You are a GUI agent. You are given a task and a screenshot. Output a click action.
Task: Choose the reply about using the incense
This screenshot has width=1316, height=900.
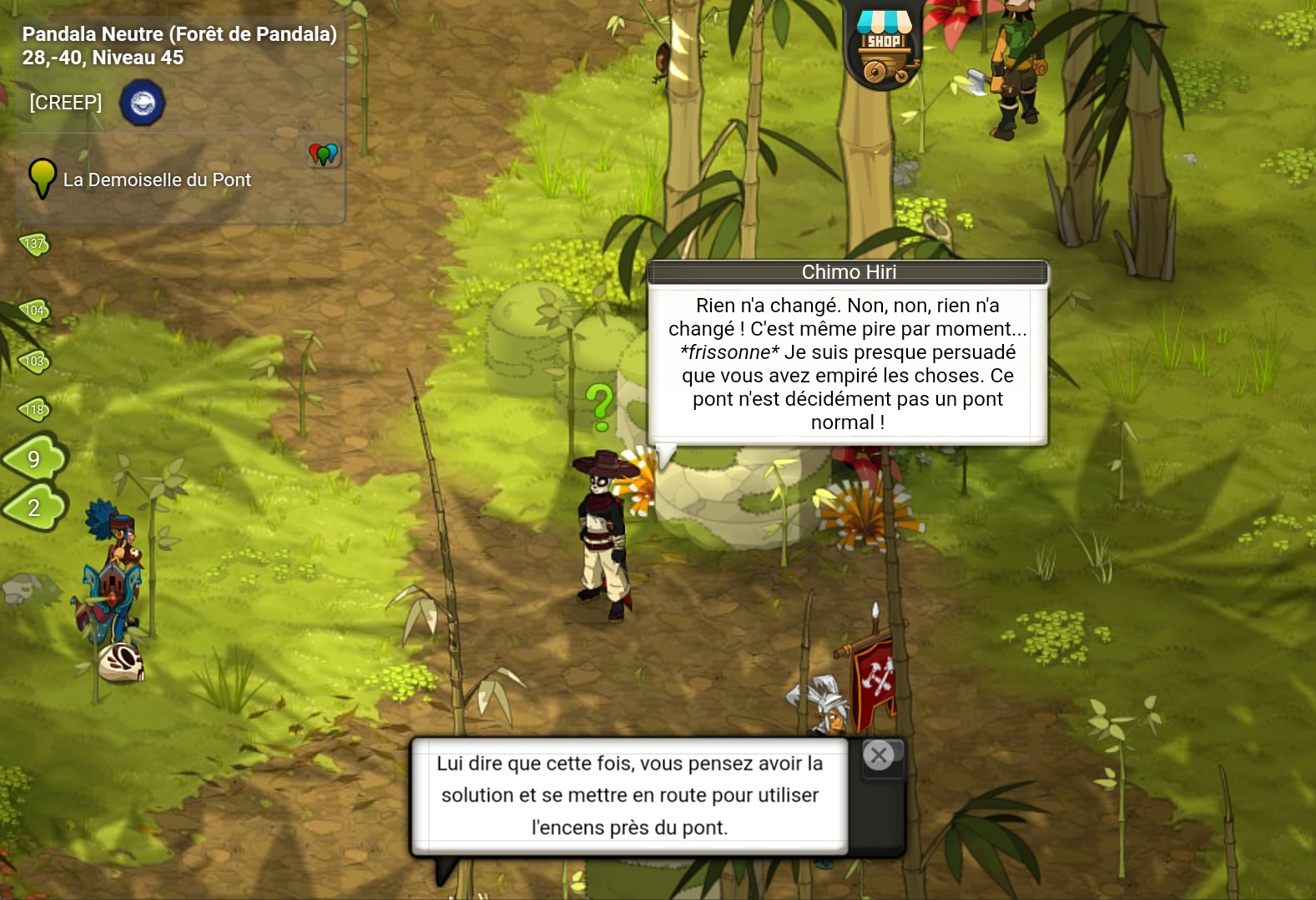point(630,796)
